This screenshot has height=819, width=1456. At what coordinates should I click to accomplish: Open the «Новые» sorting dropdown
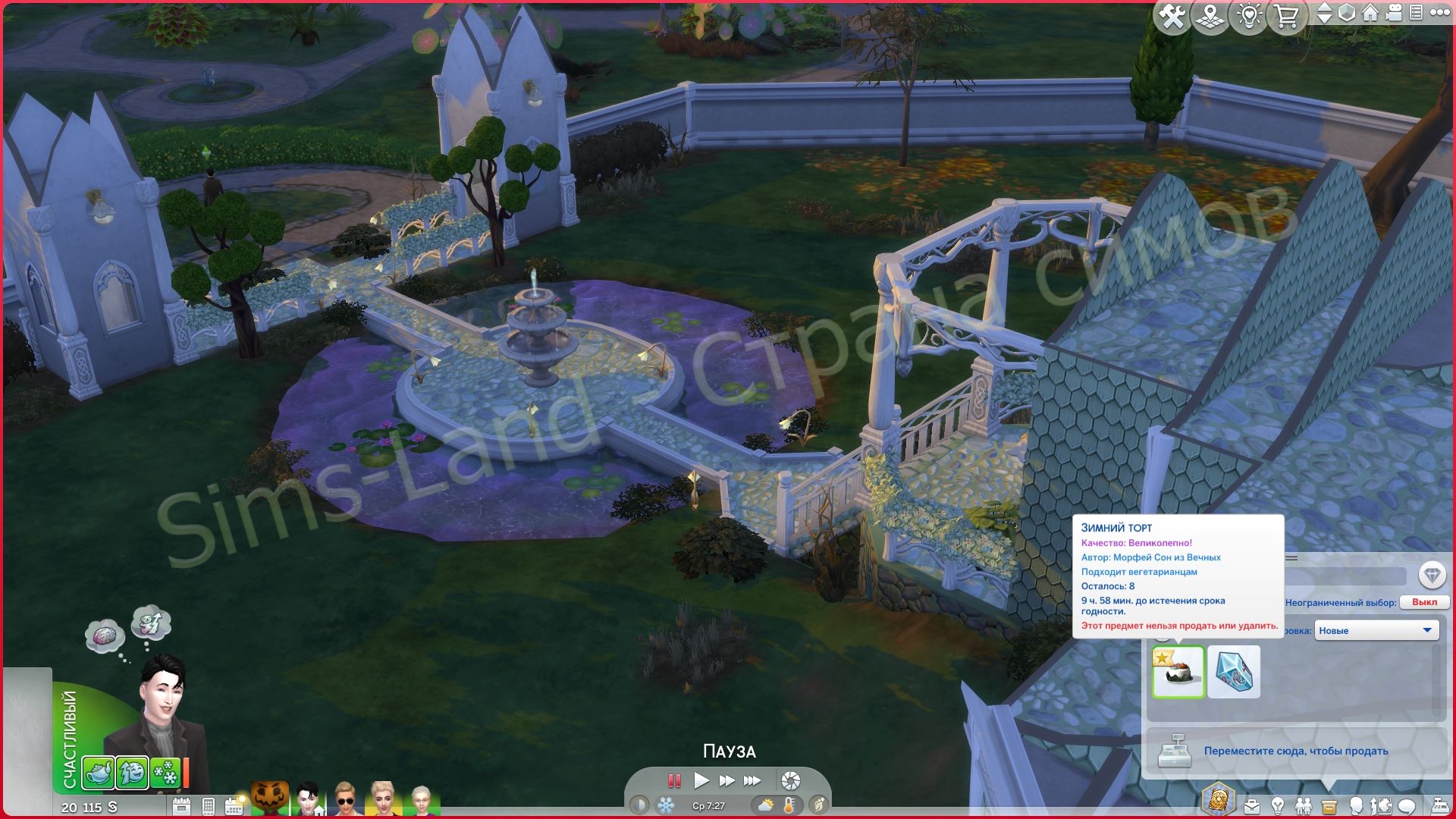coord(1376,630)
